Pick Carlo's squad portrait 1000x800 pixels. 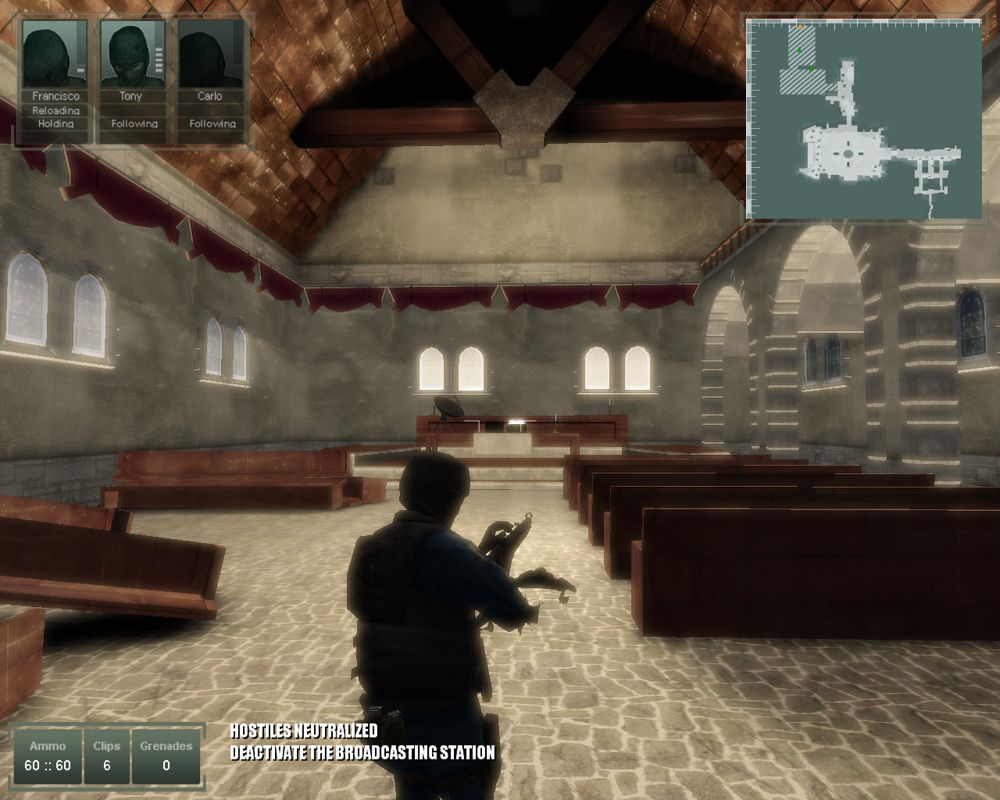tap(209, 55)
